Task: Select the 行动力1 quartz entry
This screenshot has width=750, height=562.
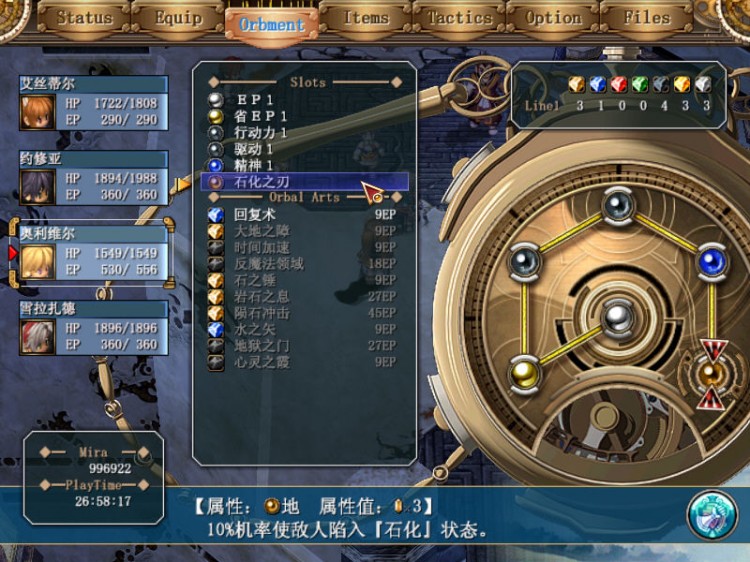Action: [x=262, y=132]
